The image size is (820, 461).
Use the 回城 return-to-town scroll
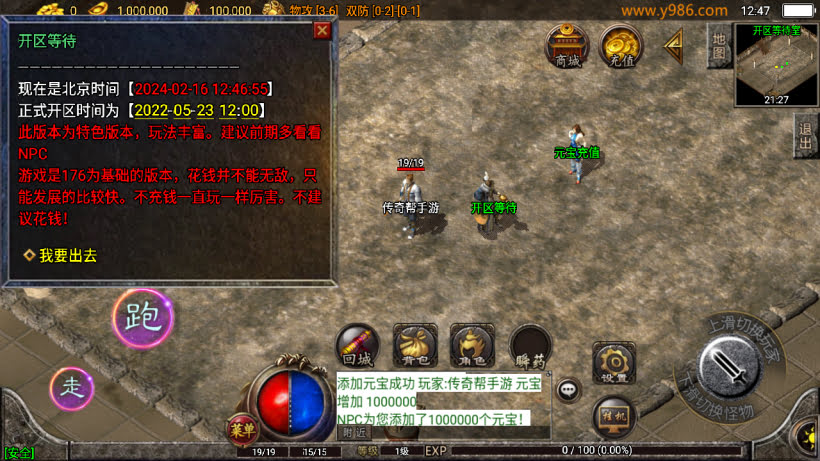pyautogui.click(x=357, y=344)
